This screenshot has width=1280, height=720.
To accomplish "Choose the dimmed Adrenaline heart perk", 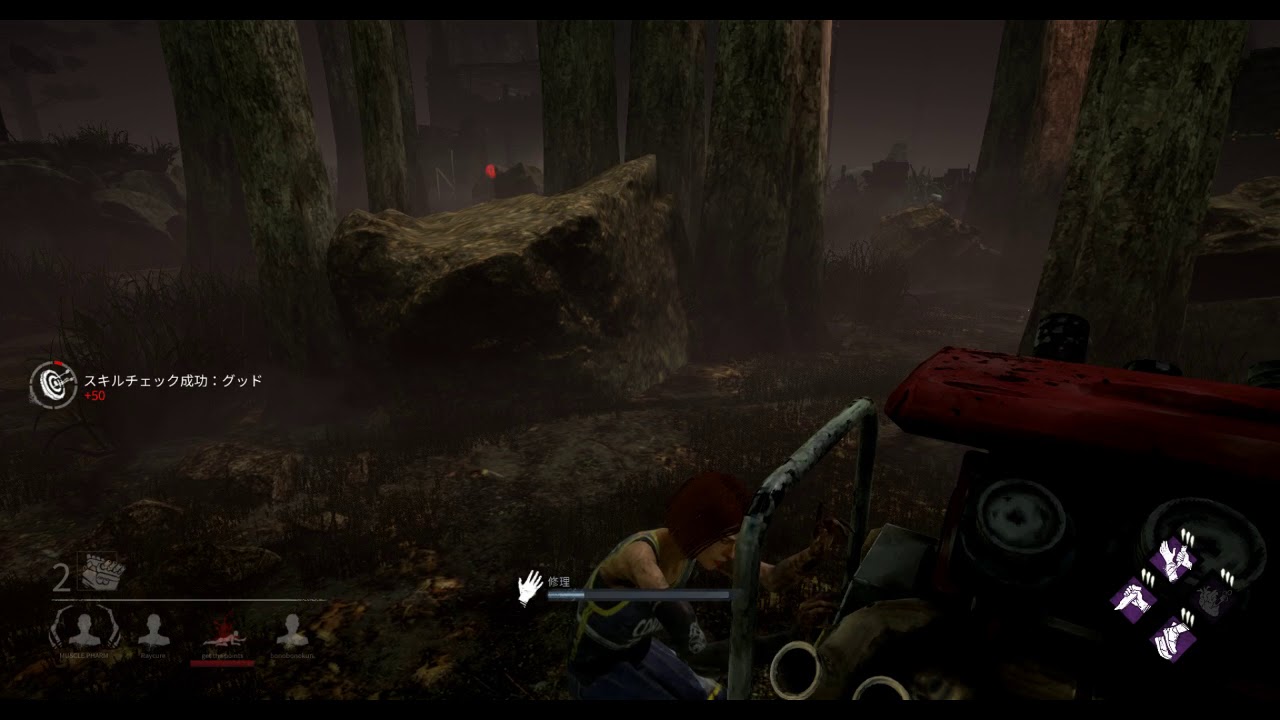I will (1212, 598).
